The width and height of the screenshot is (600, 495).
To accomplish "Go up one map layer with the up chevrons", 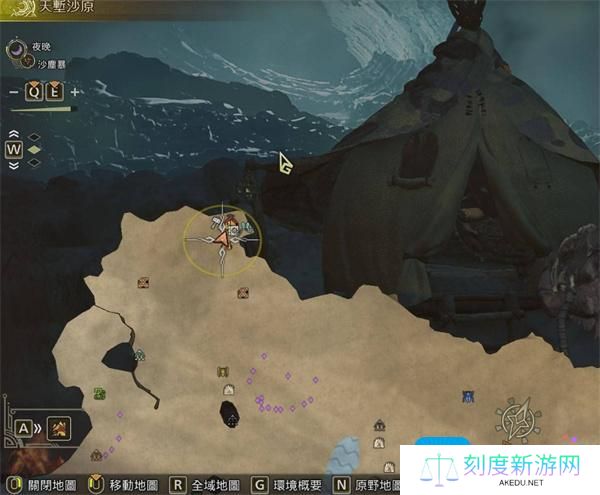I will (15, 134).
